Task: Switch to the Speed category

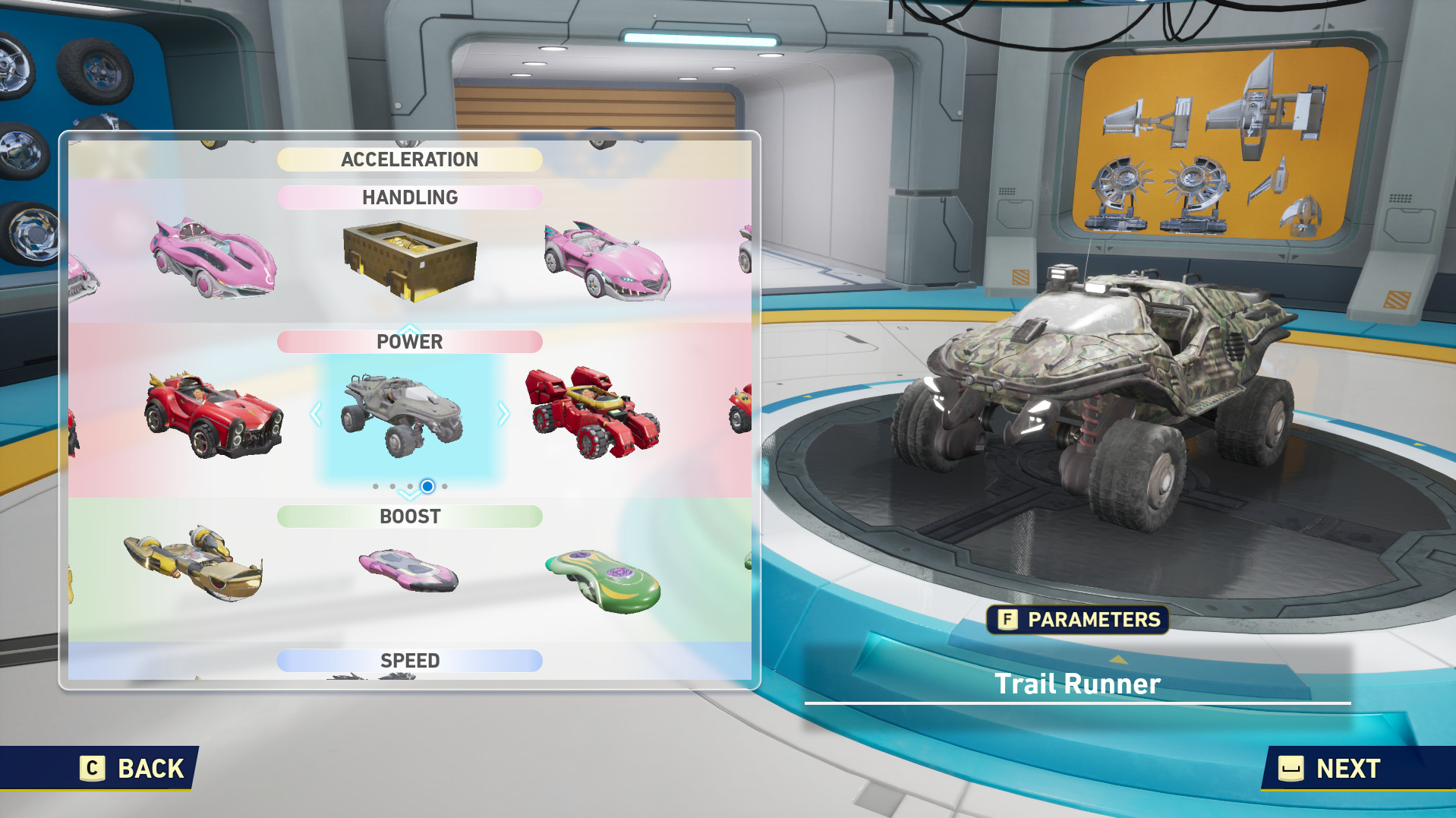Action: tap(410, 660)
